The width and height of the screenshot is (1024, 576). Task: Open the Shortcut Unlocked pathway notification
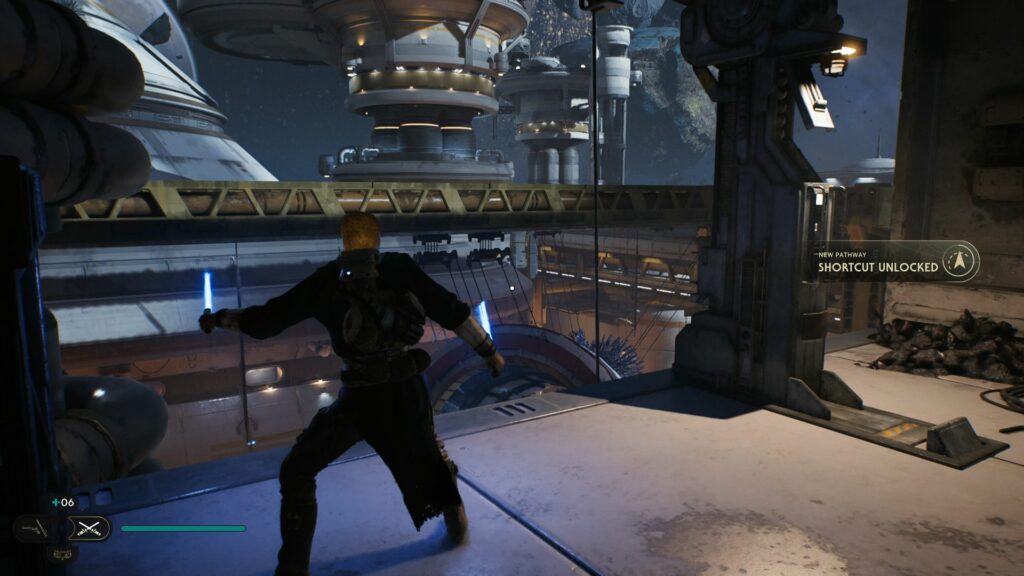[878, 263]
